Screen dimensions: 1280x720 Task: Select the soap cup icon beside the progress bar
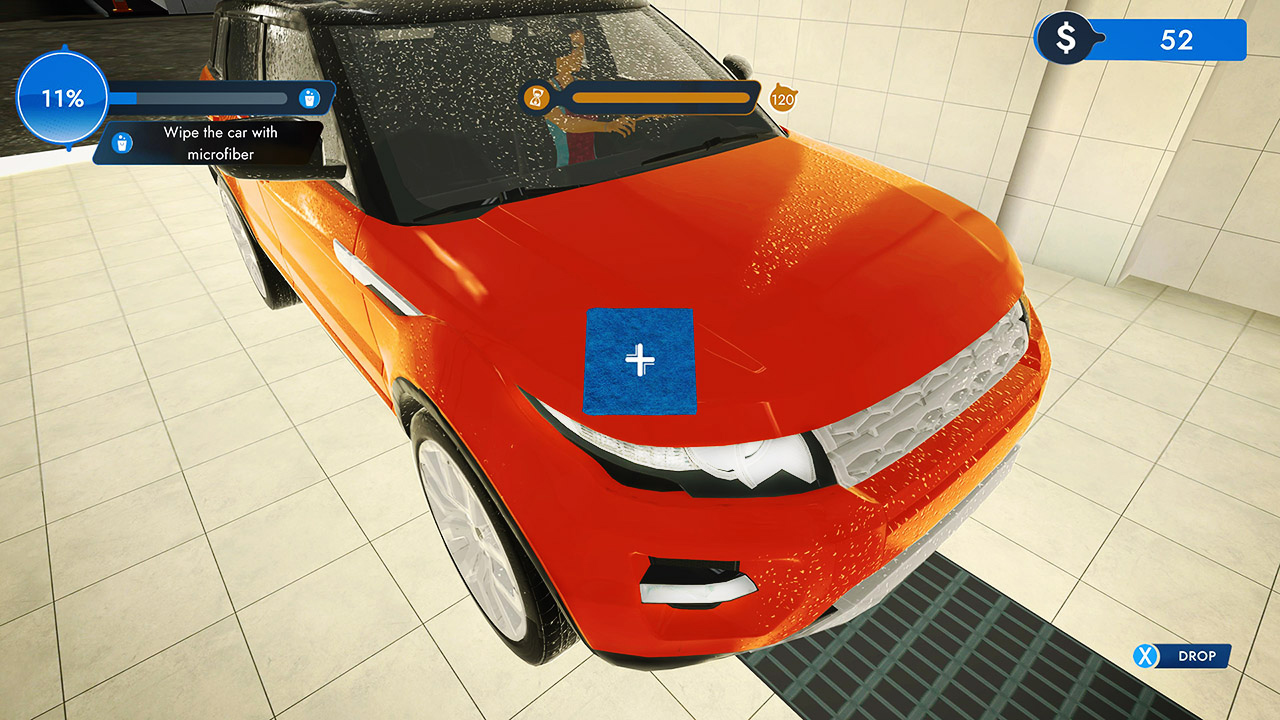pyautogui.click(x=311, y=97)
